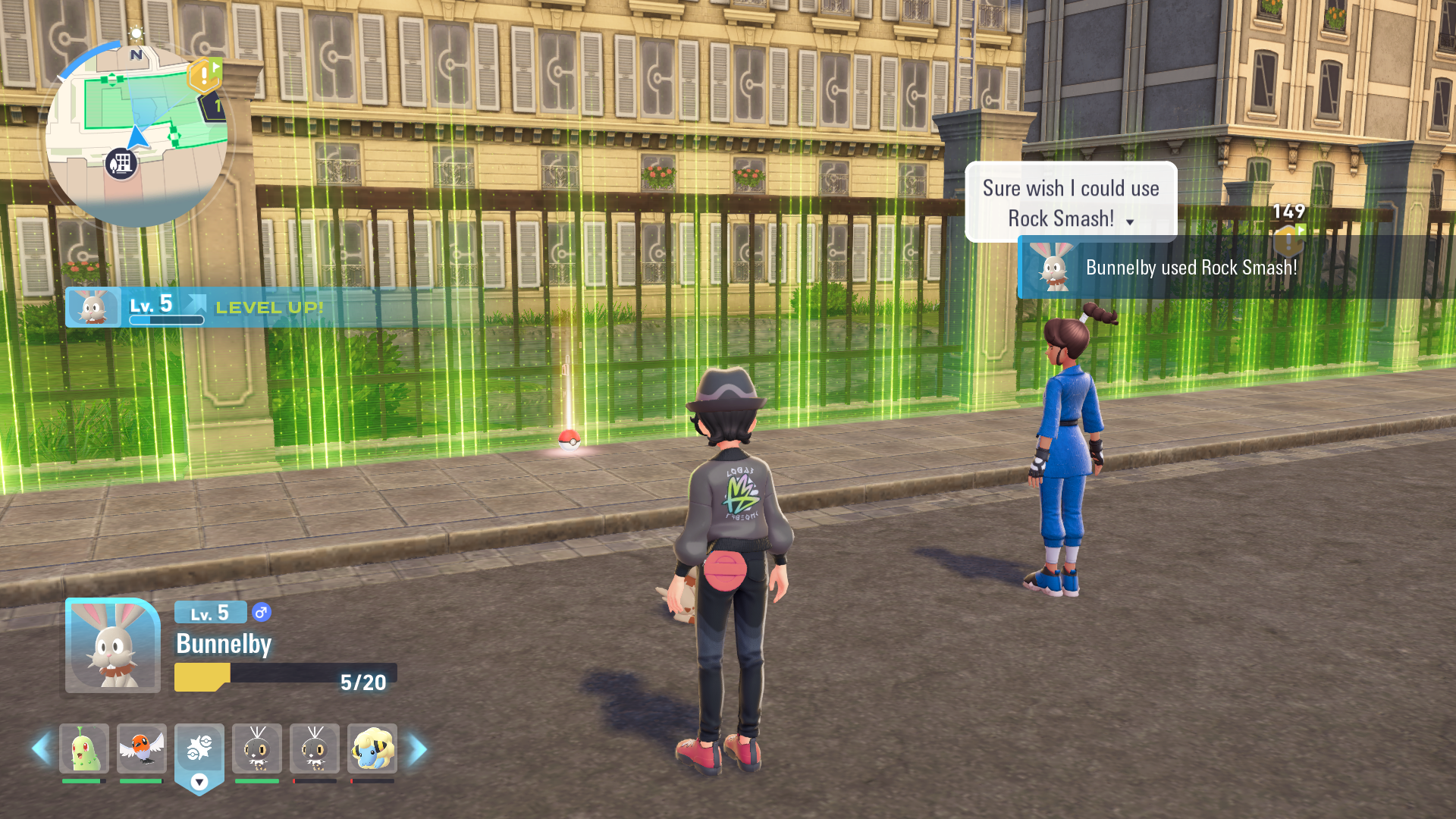Click the right party scroll arrow
The image size is (1456, 819).
(418, 749)
